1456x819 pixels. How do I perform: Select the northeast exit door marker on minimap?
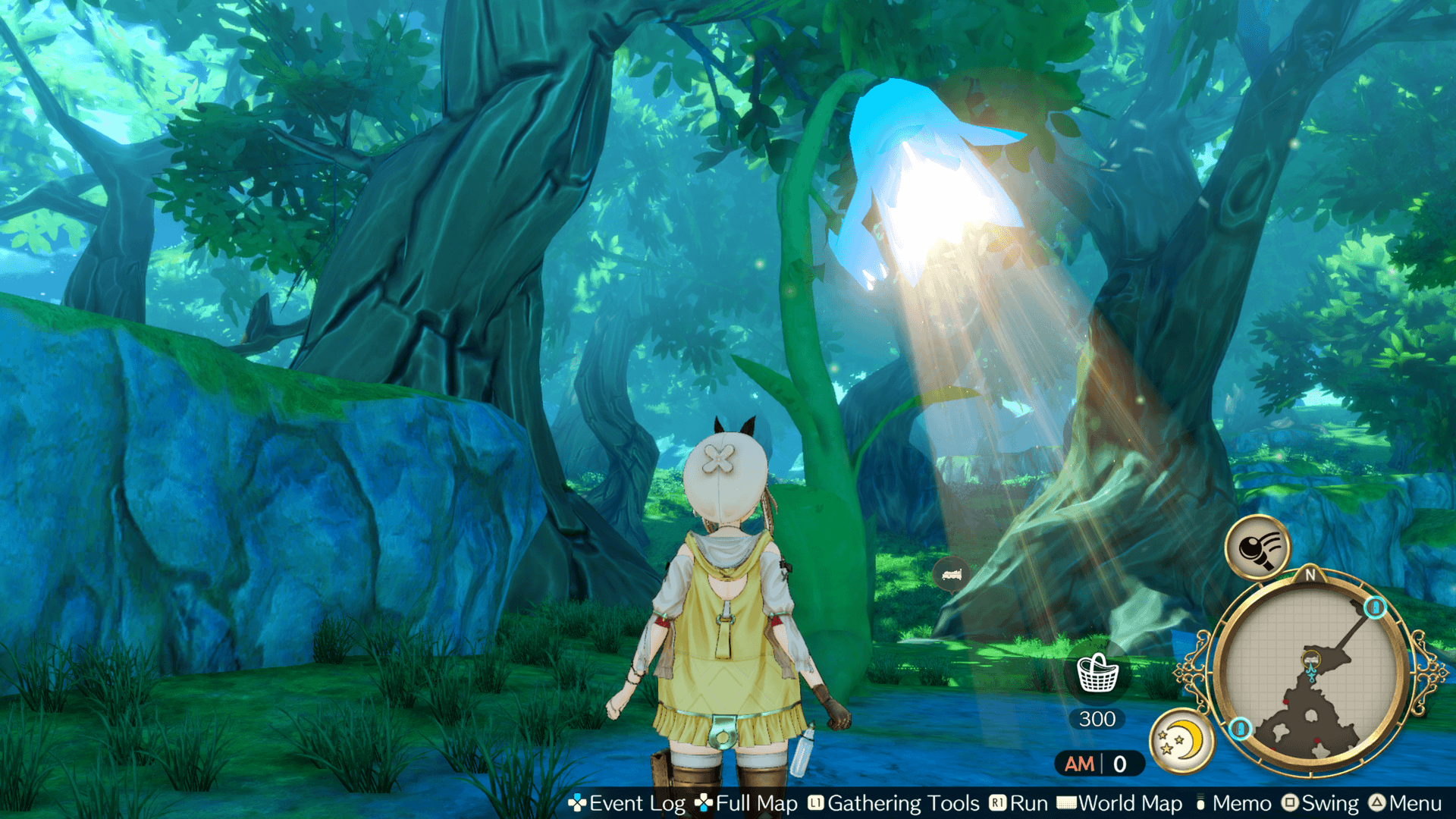point(1374,607)
